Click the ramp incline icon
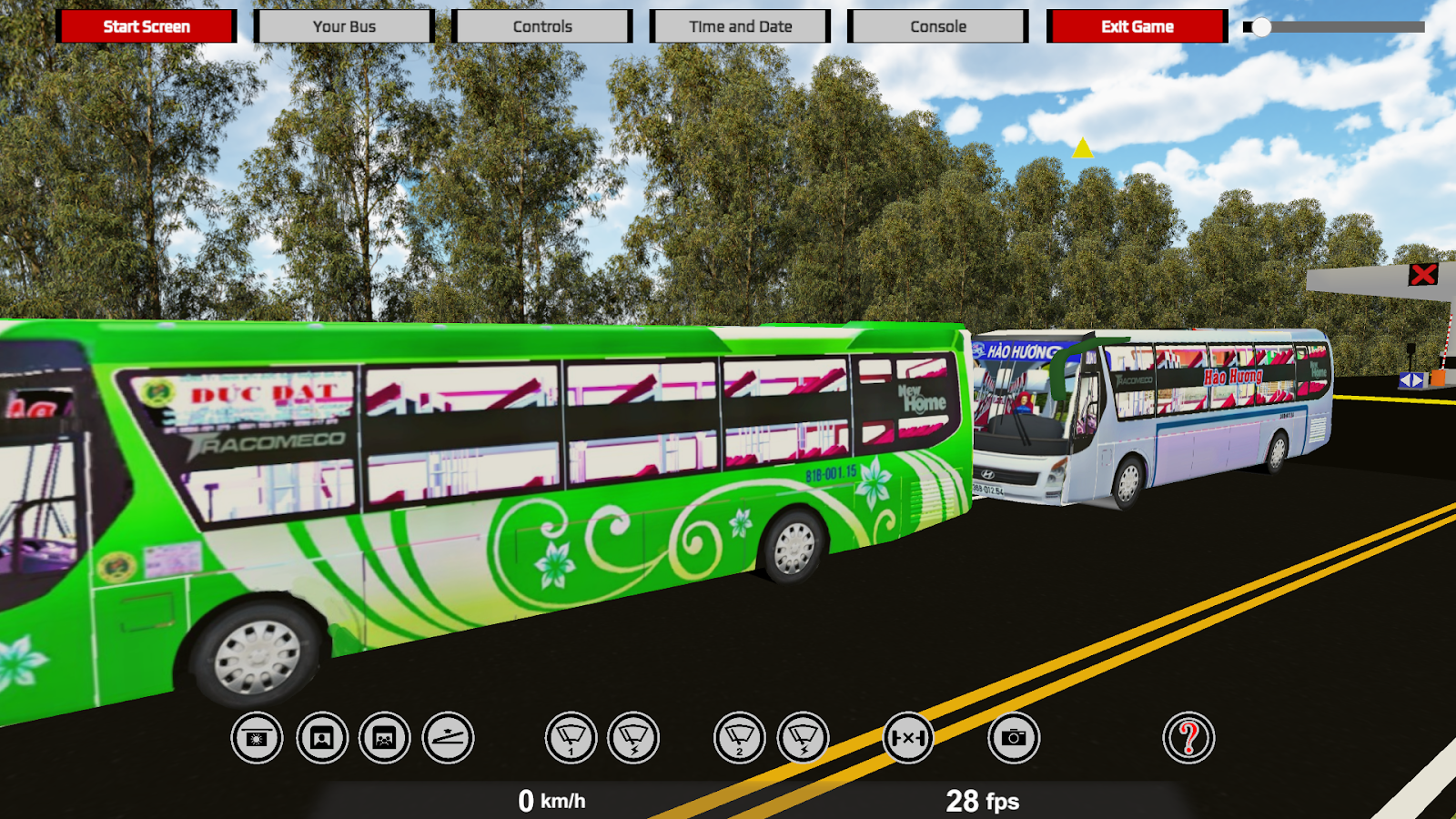Viewport: 1456px width, 819px height. [450, 738]
